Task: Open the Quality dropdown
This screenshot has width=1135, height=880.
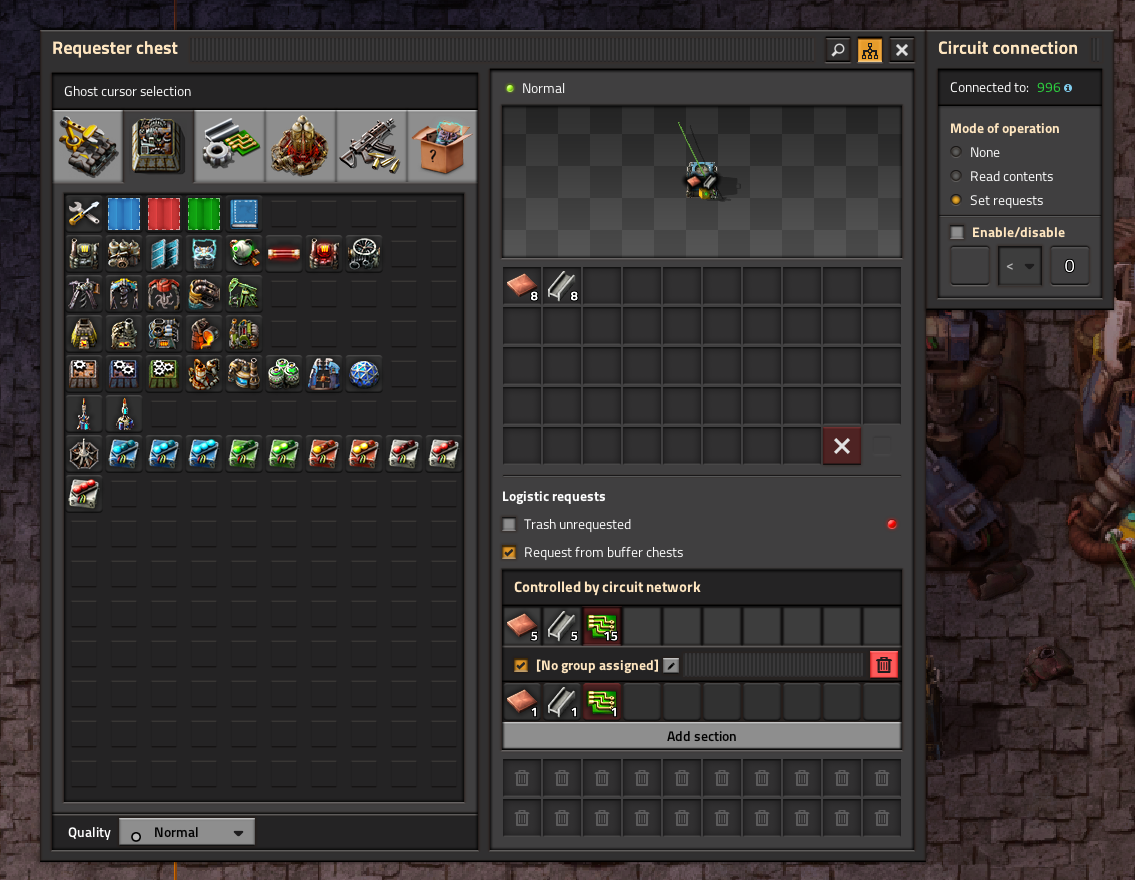Action: click(x=187, y=832)
